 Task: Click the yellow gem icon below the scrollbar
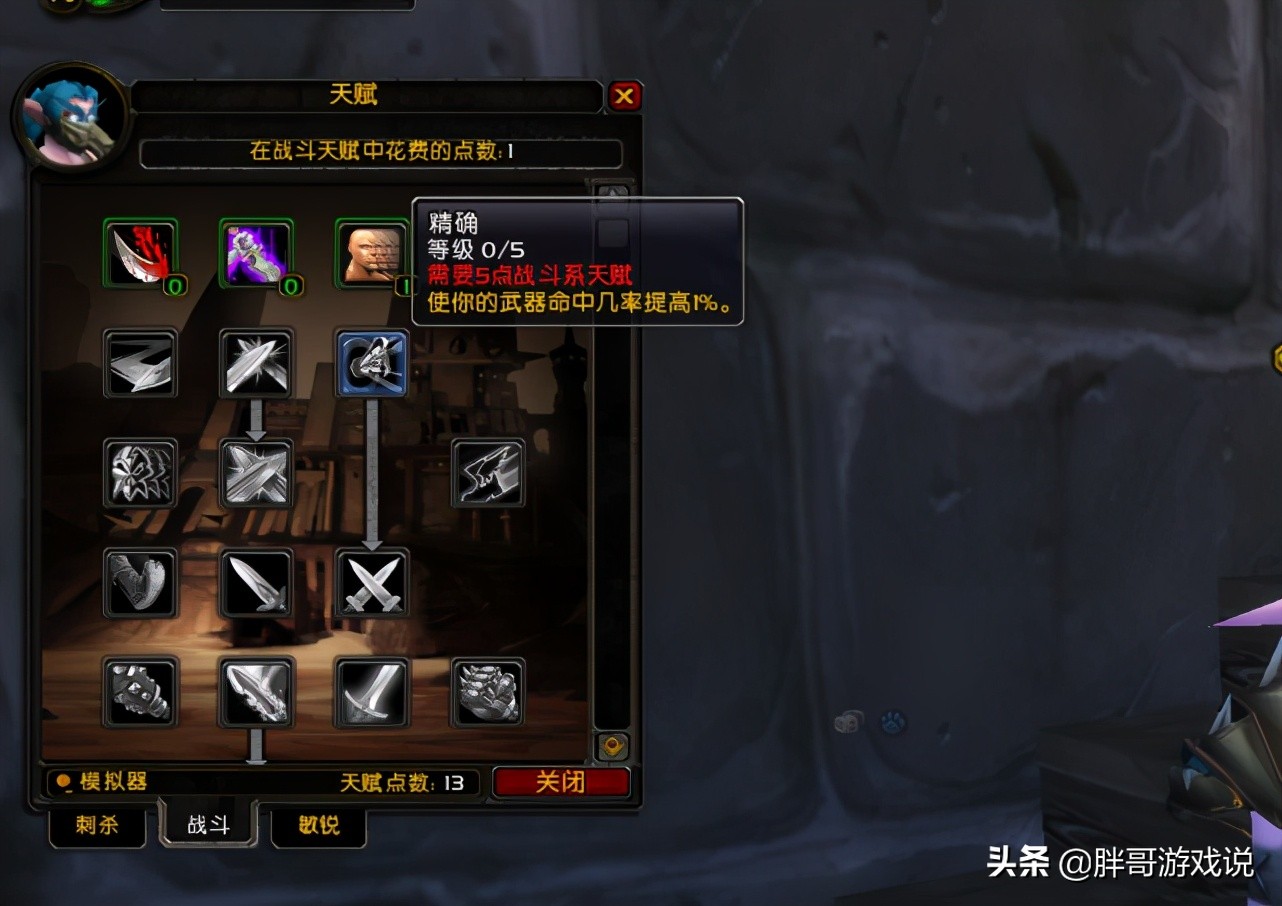click(x=610, y=743)
